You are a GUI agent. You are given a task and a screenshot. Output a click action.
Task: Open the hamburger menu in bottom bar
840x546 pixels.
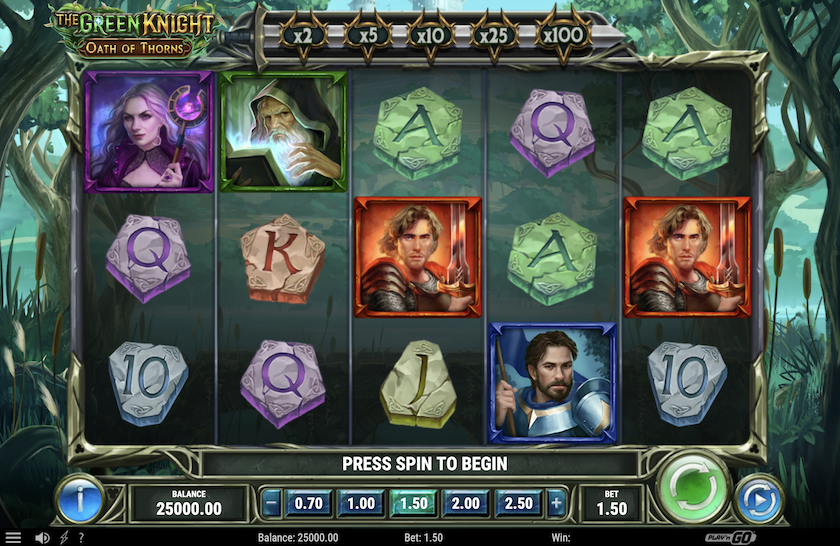pos(13,538)
